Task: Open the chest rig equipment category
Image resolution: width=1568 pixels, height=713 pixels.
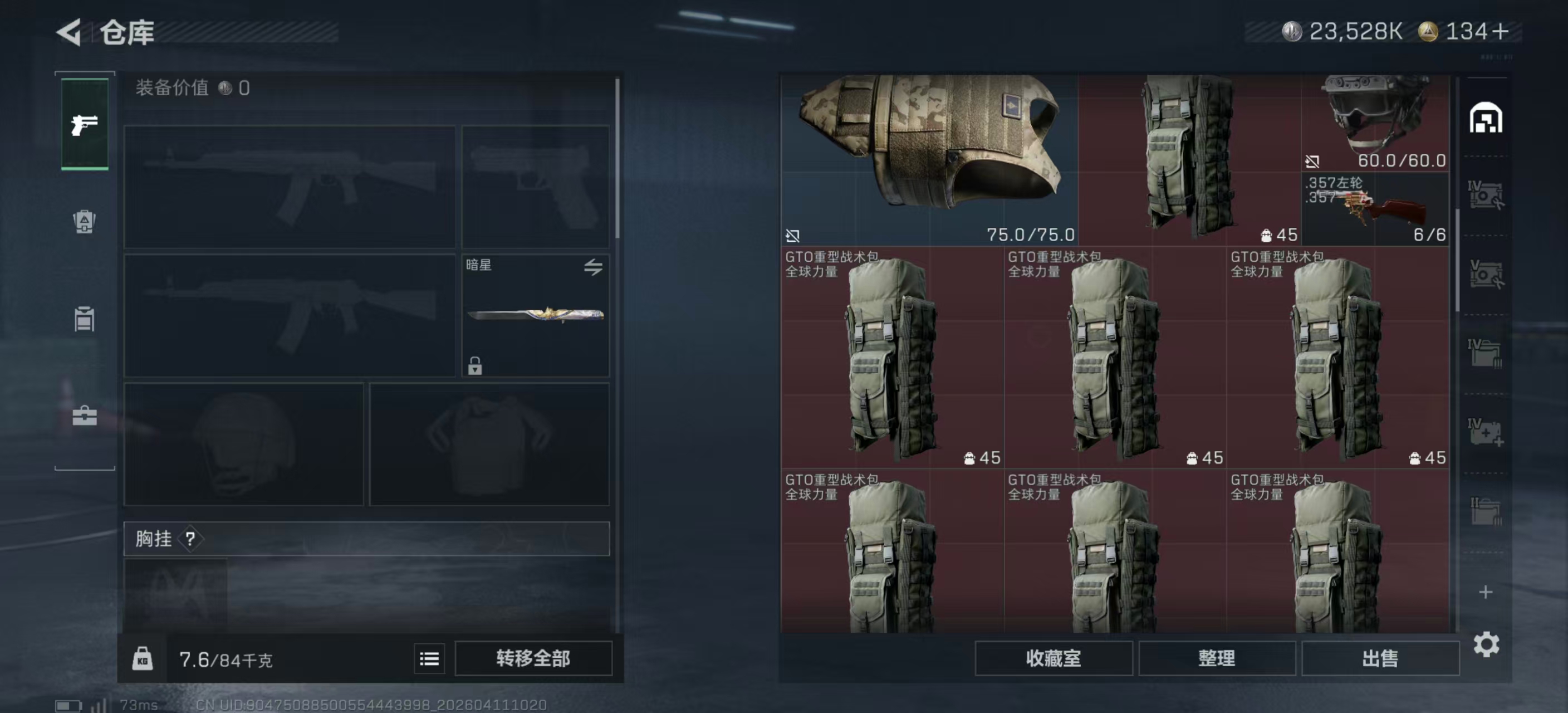Action: (x=84, y=318)
